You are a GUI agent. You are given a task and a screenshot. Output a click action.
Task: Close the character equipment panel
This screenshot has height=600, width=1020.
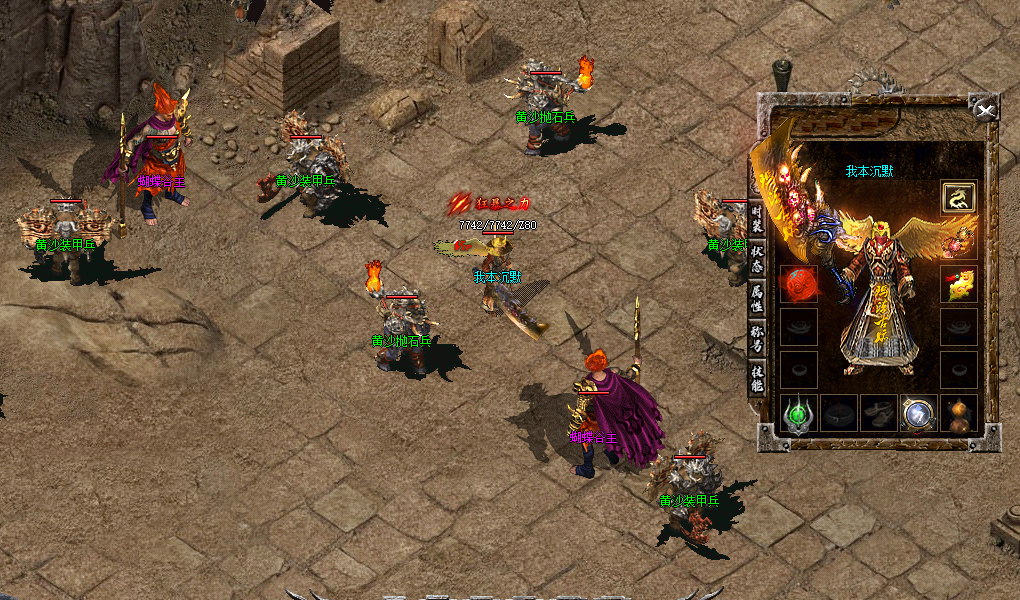(986, 110)
